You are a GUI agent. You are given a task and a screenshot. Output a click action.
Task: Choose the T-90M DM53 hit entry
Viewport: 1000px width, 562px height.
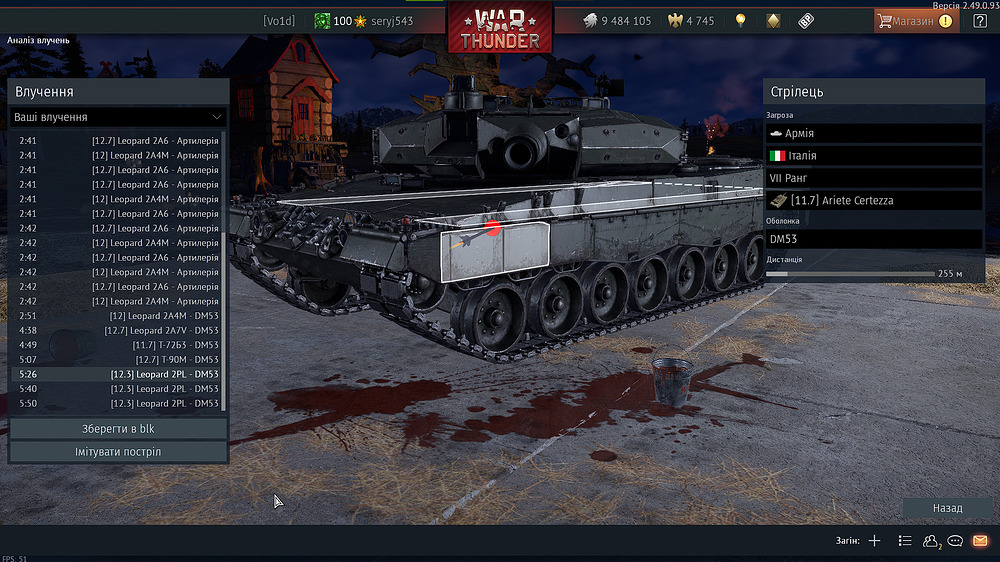(x=118, y=359)
